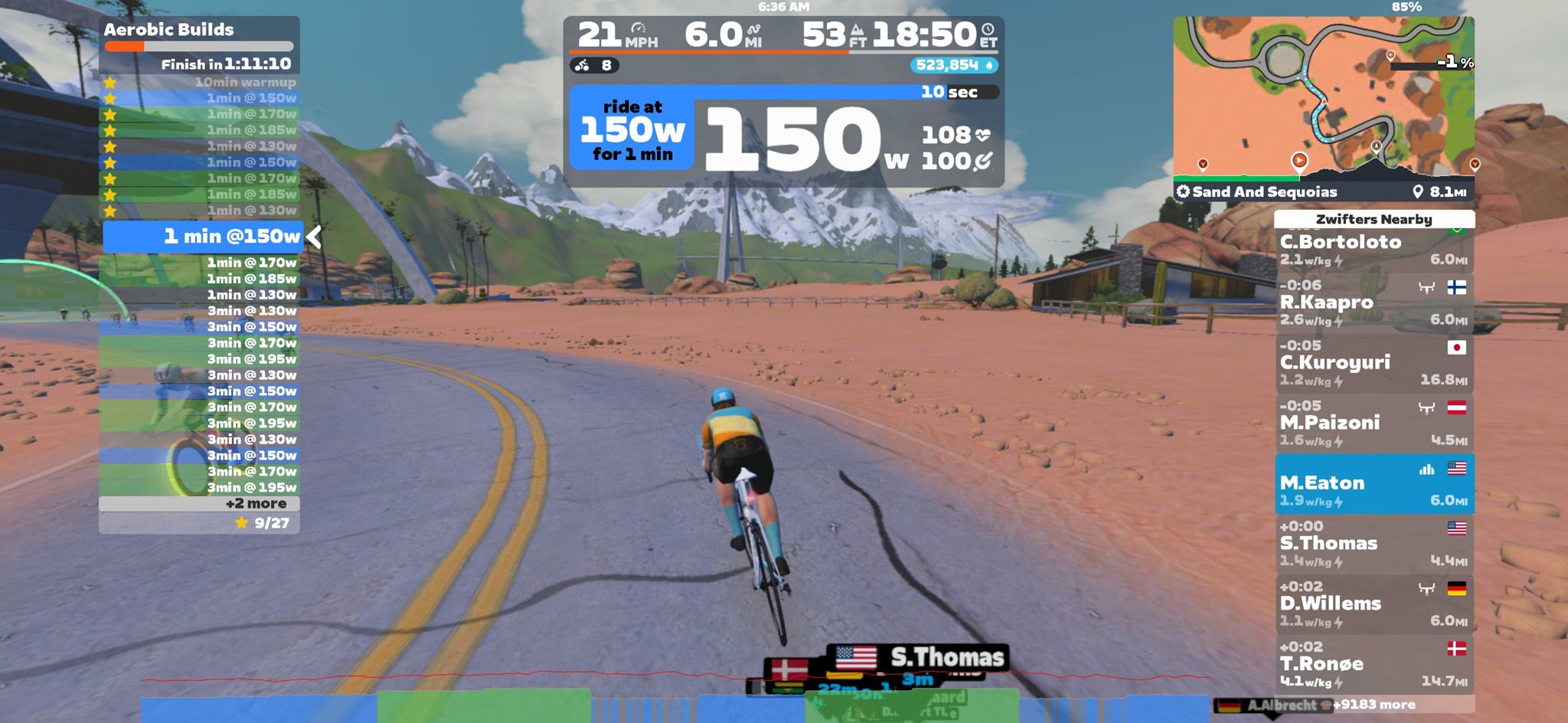This screenshot has height=723, width=1568.
Task: Collapse workout panel with the white arrow
Action: 314,237
